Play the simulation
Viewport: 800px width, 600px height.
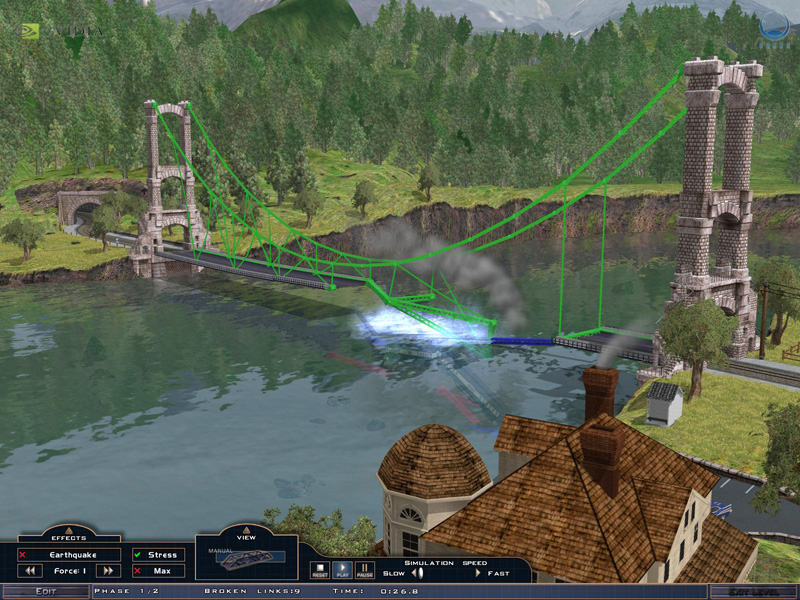point(342,569)
